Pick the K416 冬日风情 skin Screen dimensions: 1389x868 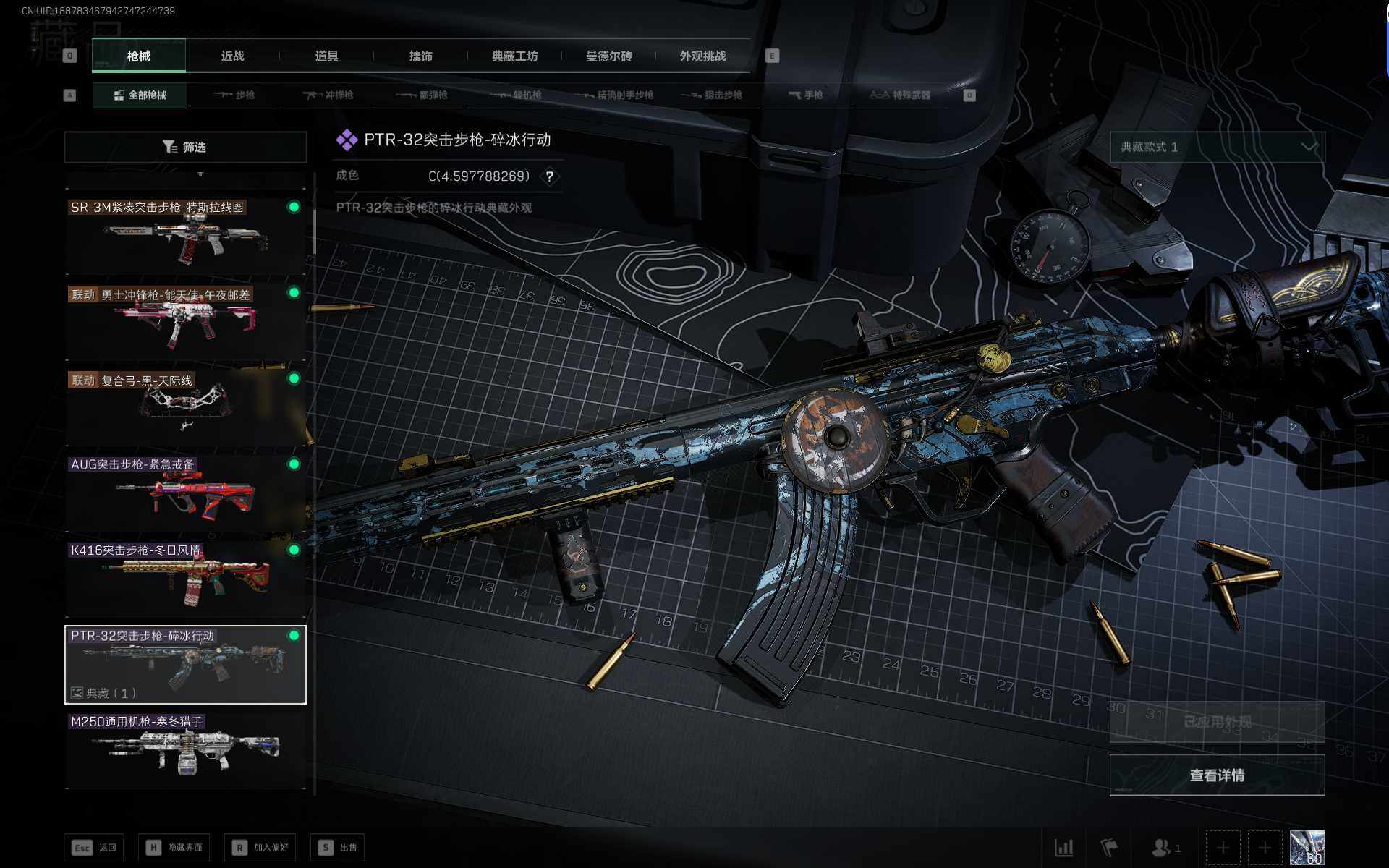coord(185,578)
